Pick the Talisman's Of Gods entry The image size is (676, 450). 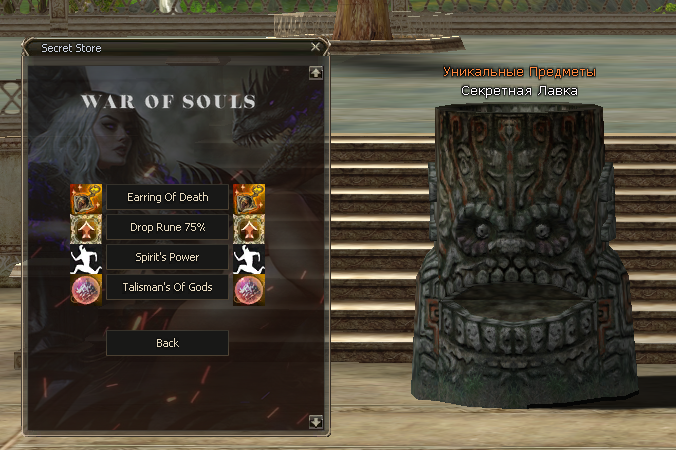tap(167, 287)
